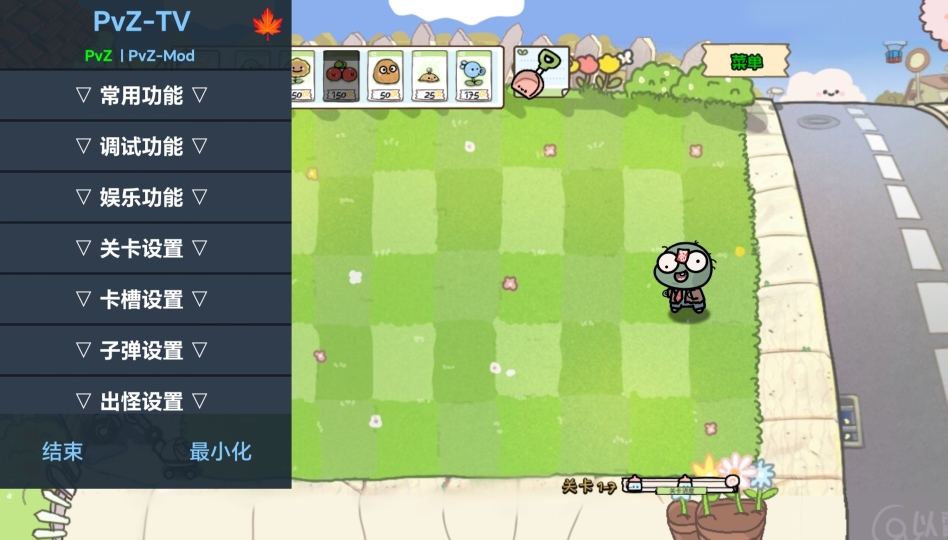Open the 出怪设置 section
This screenshot has width=948, height=540.
tap(142, 401)
